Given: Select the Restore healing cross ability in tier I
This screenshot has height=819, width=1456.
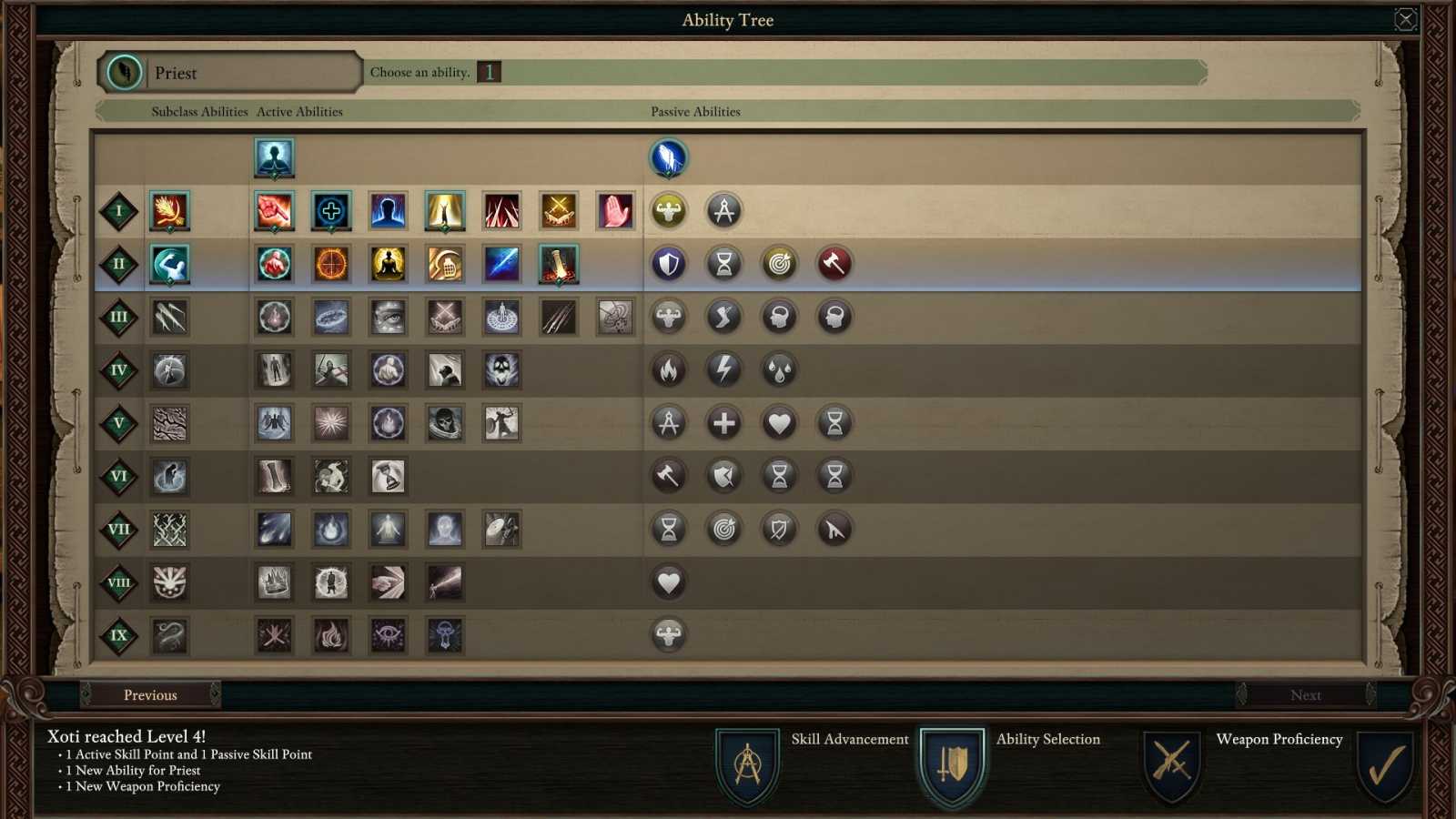Looking at the screenshot, I should (330, 210).
